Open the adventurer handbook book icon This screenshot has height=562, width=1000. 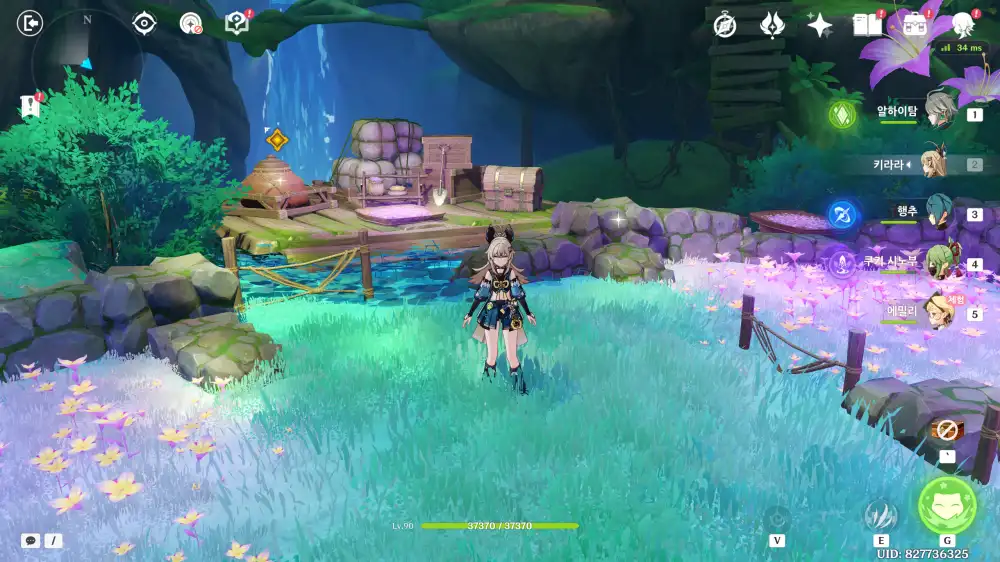tap(867, 25)
